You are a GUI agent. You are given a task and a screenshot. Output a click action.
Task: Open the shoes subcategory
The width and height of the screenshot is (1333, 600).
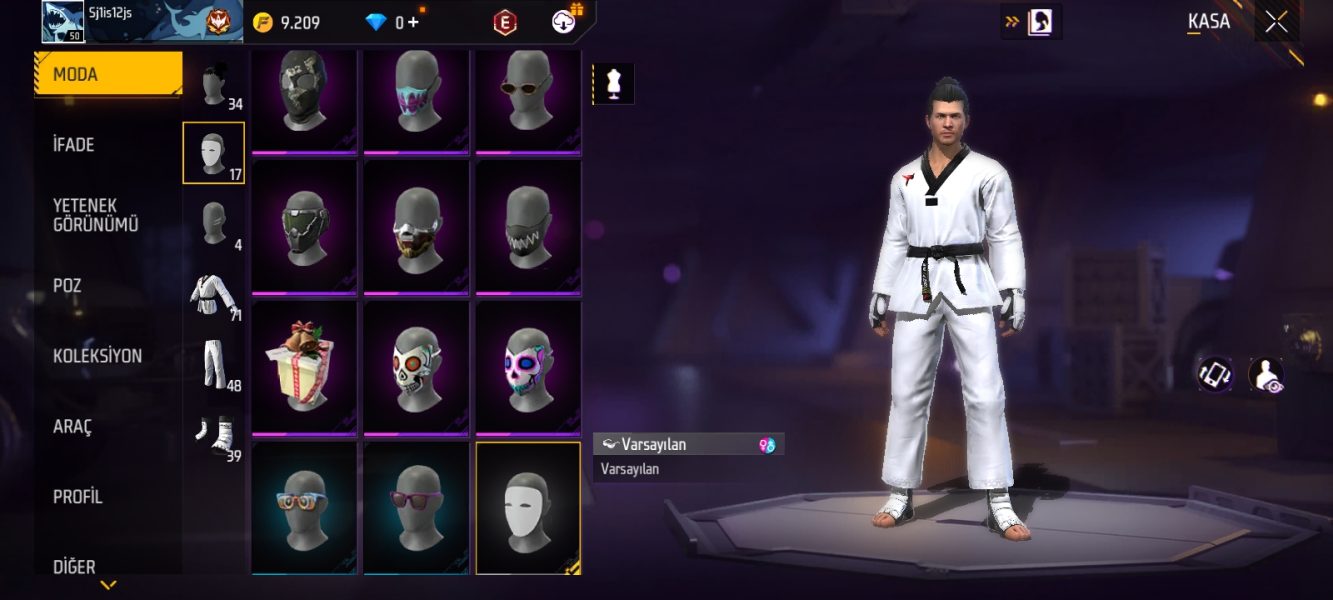tap(213, 436)
